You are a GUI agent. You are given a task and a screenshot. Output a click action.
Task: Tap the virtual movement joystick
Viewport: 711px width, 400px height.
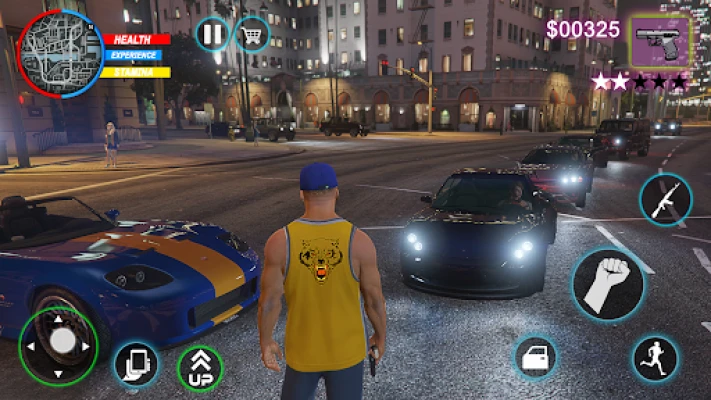[x=62, y=342]
